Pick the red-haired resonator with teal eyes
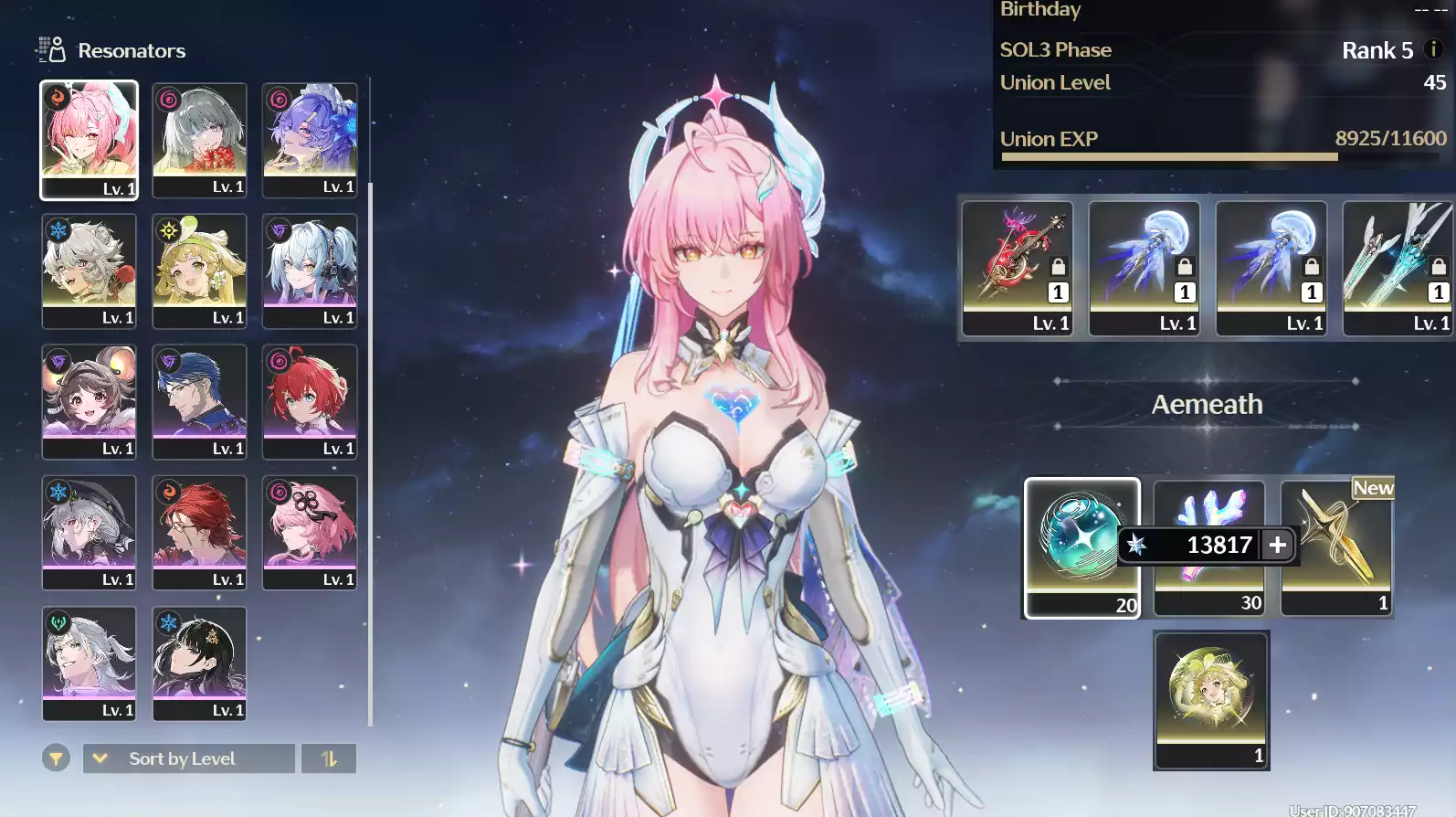Screen dimensions: 1456x817 [310, 401]
